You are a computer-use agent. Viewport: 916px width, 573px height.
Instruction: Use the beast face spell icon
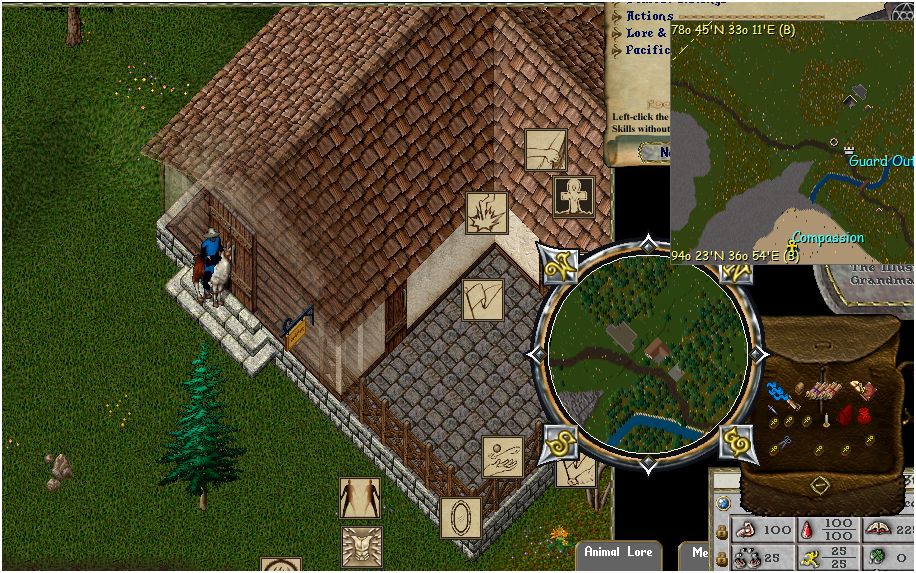(362, 546)
